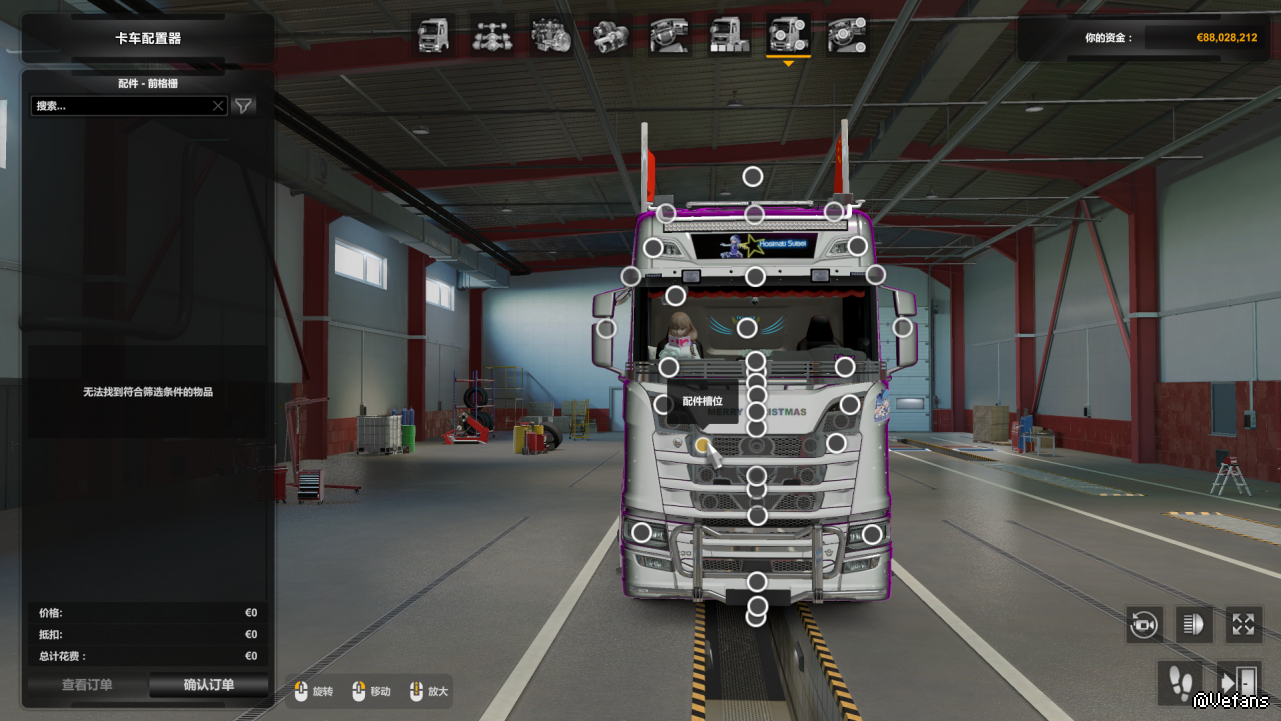This screenshot has height=721, width=1281.
Task: Reset the camera view
Action: [1144, 625]
